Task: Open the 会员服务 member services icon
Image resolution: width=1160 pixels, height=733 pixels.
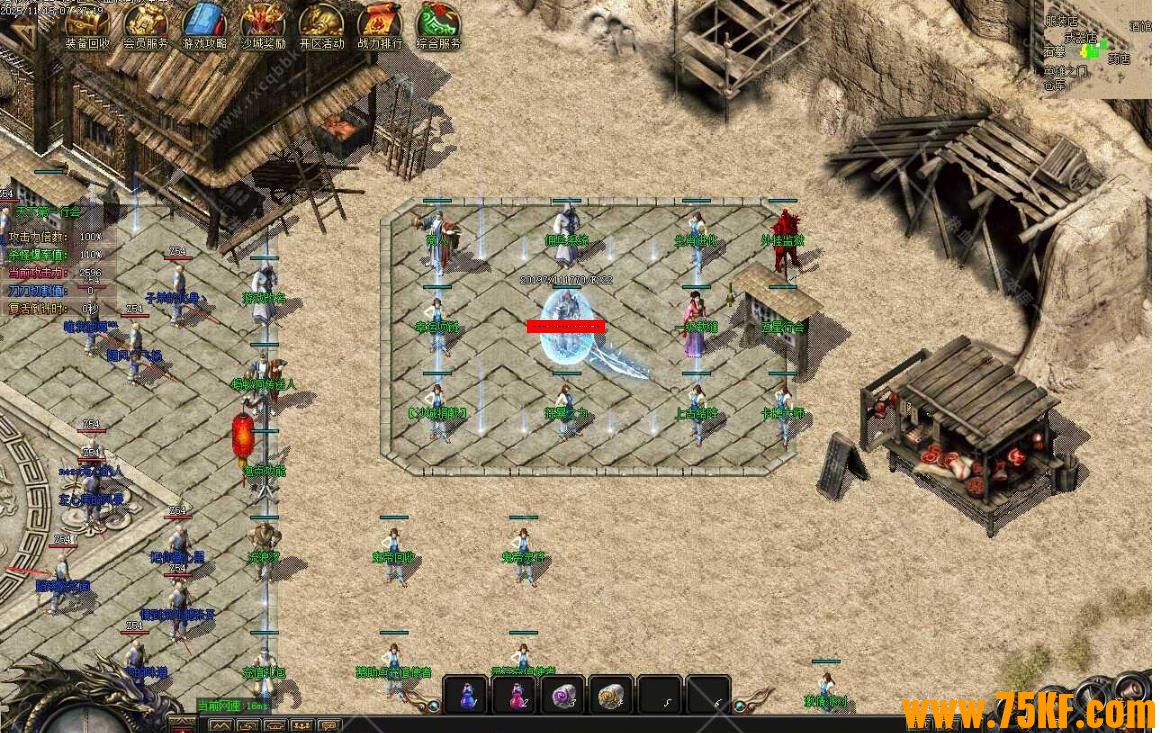Action: tap(146, 24)
